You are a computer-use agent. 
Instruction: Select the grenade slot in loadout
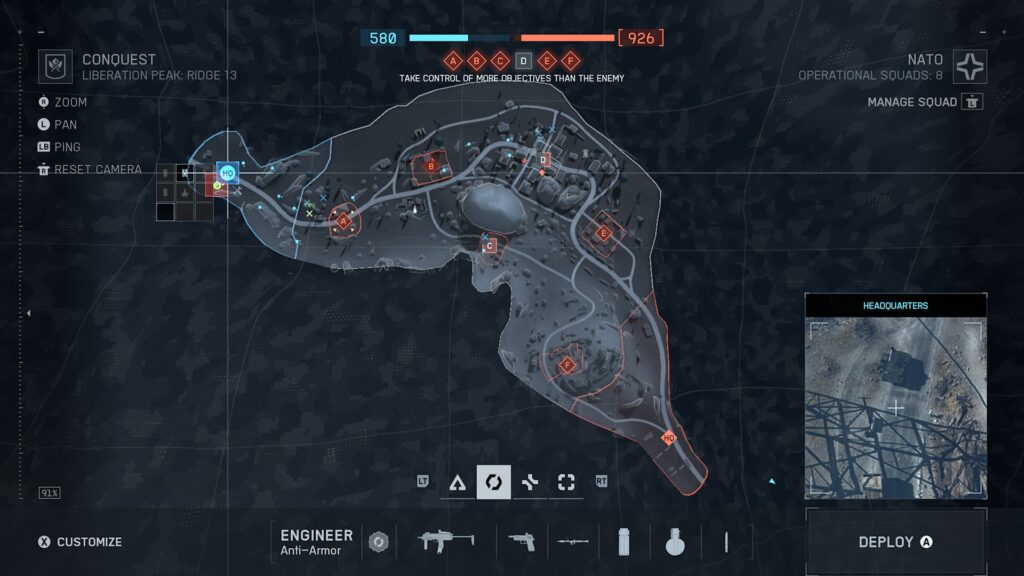coord(674,542)
